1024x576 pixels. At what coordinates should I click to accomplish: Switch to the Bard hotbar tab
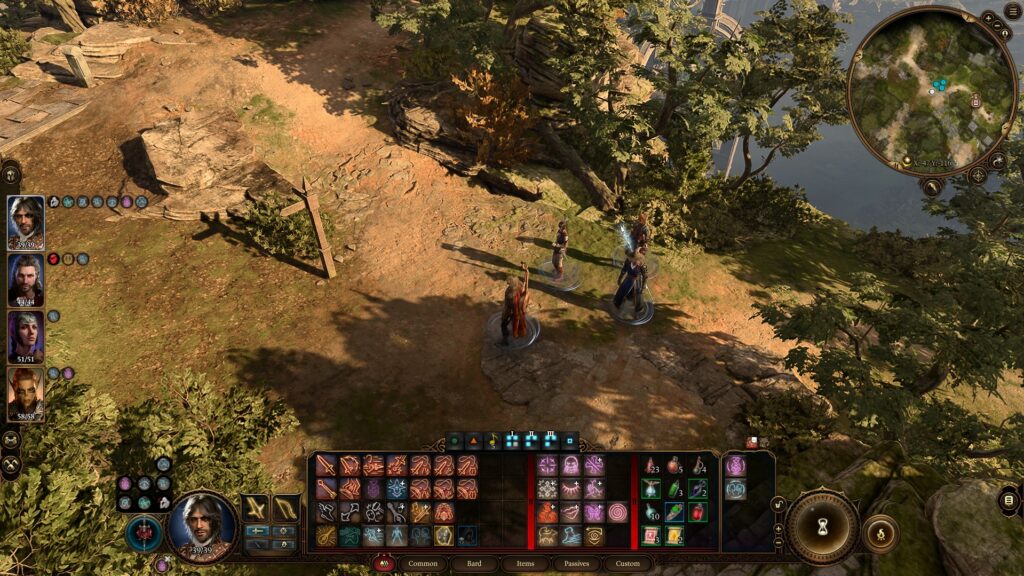tap(474, 564)
